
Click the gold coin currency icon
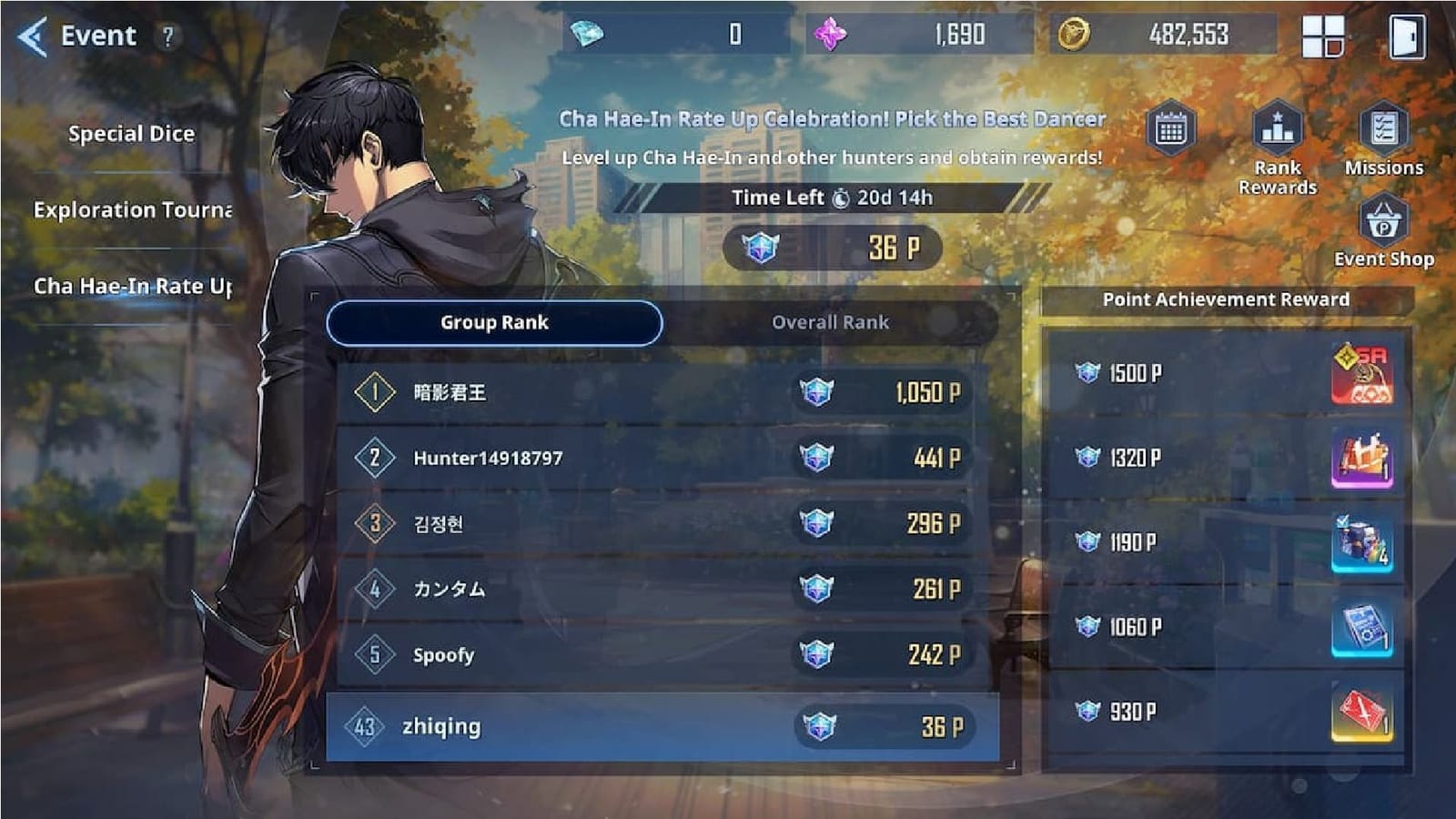click(x=1074, y=35)
